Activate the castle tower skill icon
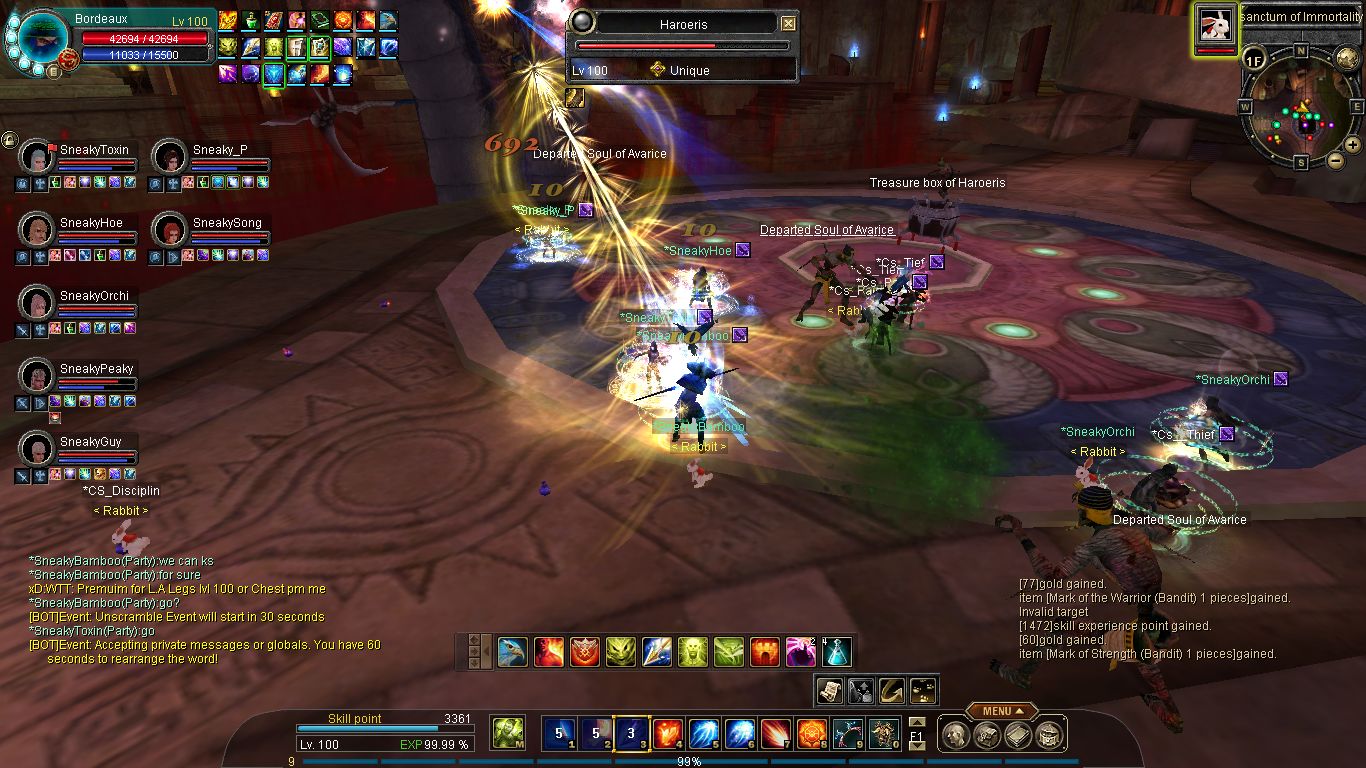 (764, 652)
